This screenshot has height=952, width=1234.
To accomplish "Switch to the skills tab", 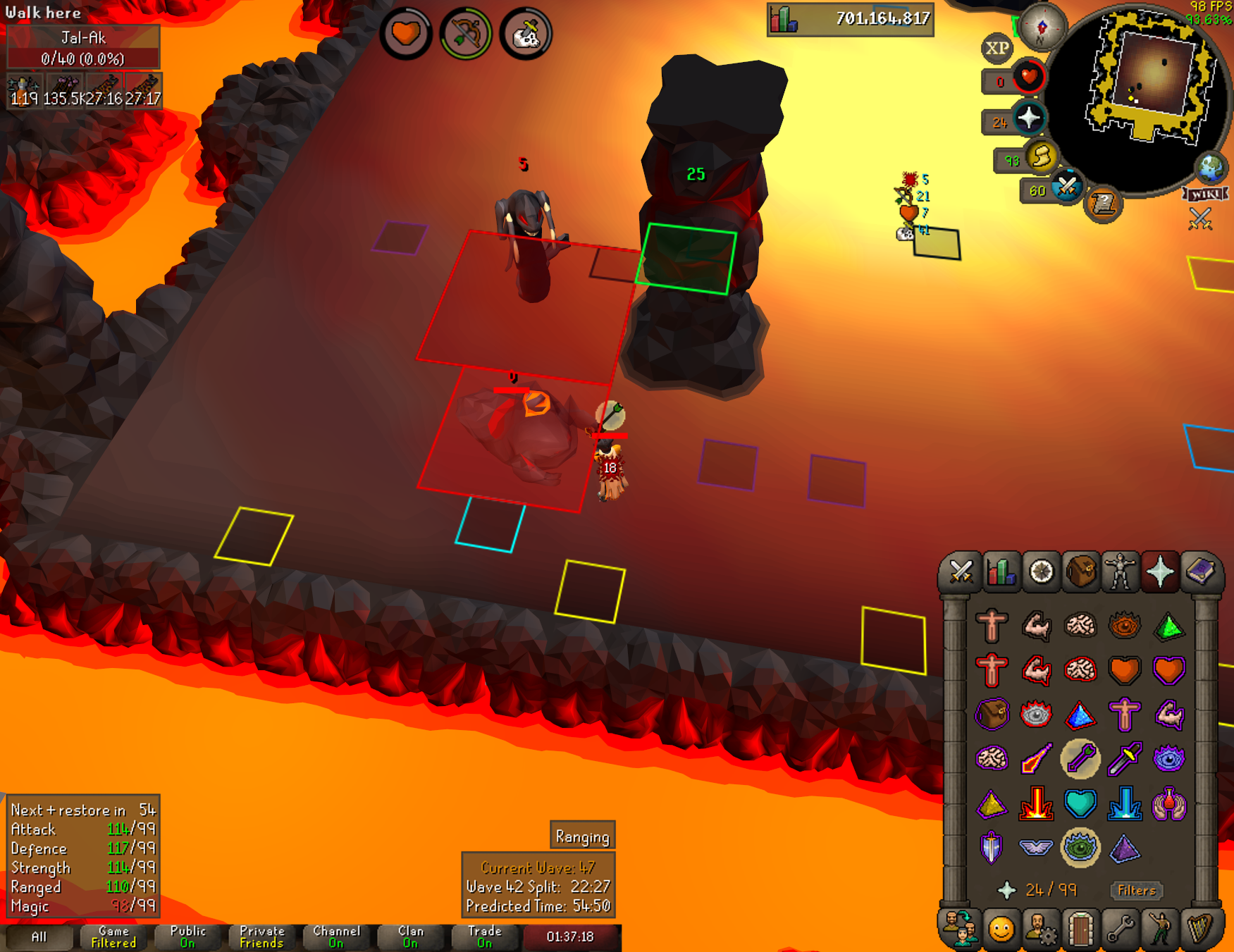I will pyautogui.click(x=1001, y=571).
